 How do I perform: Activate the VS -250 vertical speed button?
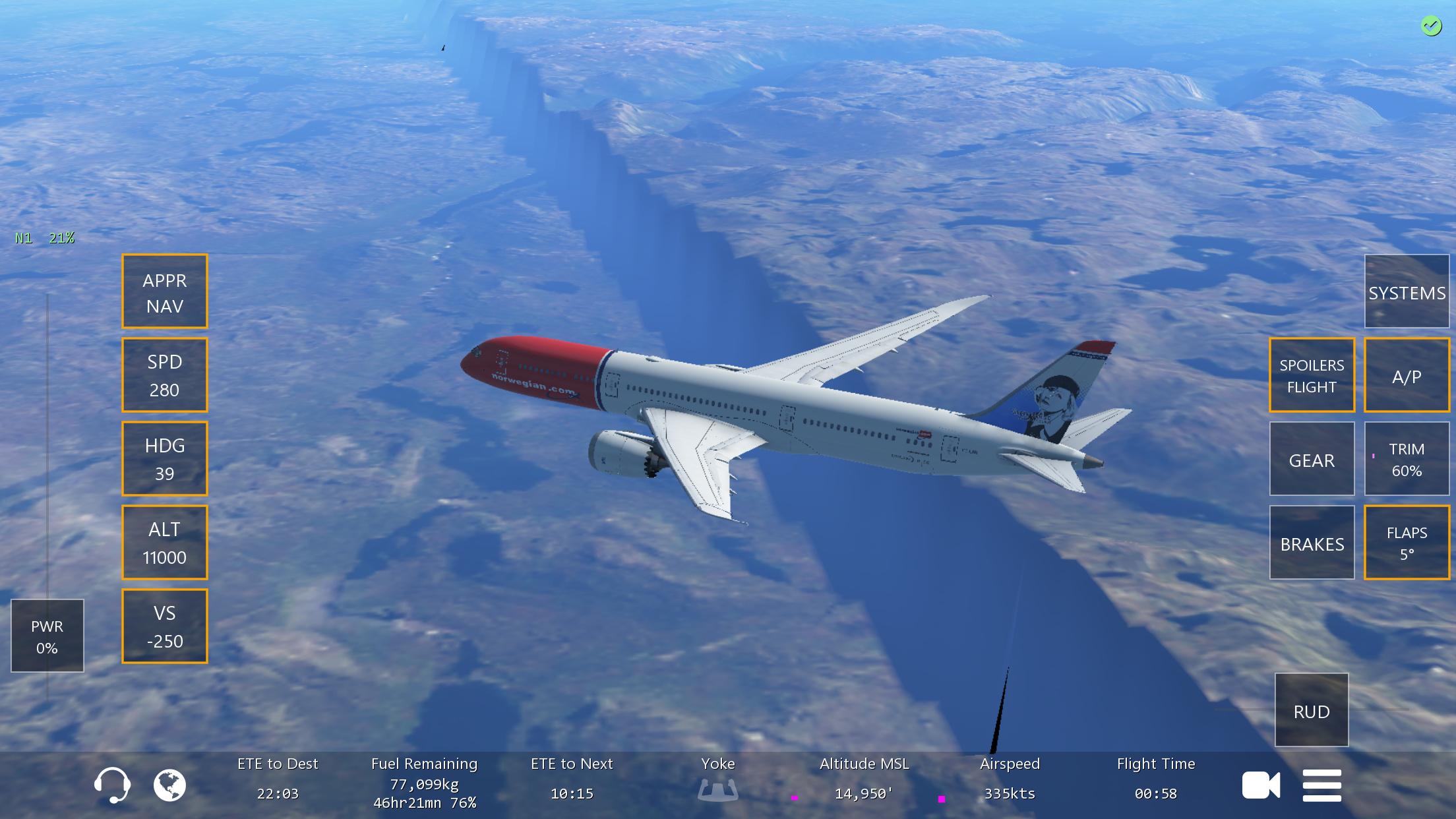(x=165, y=626)
